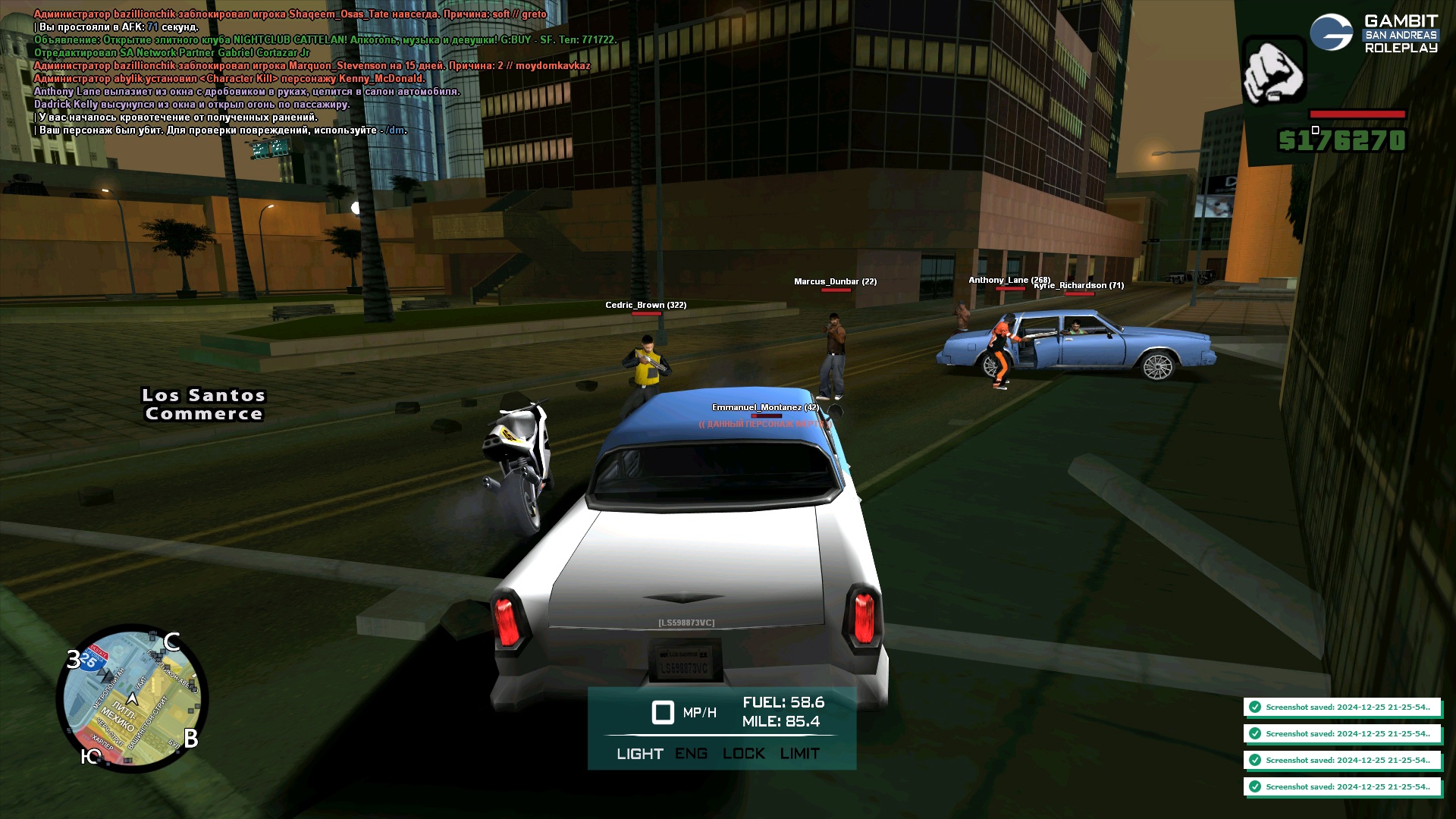The width and height of the screenshot is (1456, 819).
Task: Select the fist weapon icon
Action: coord(1273,71)
